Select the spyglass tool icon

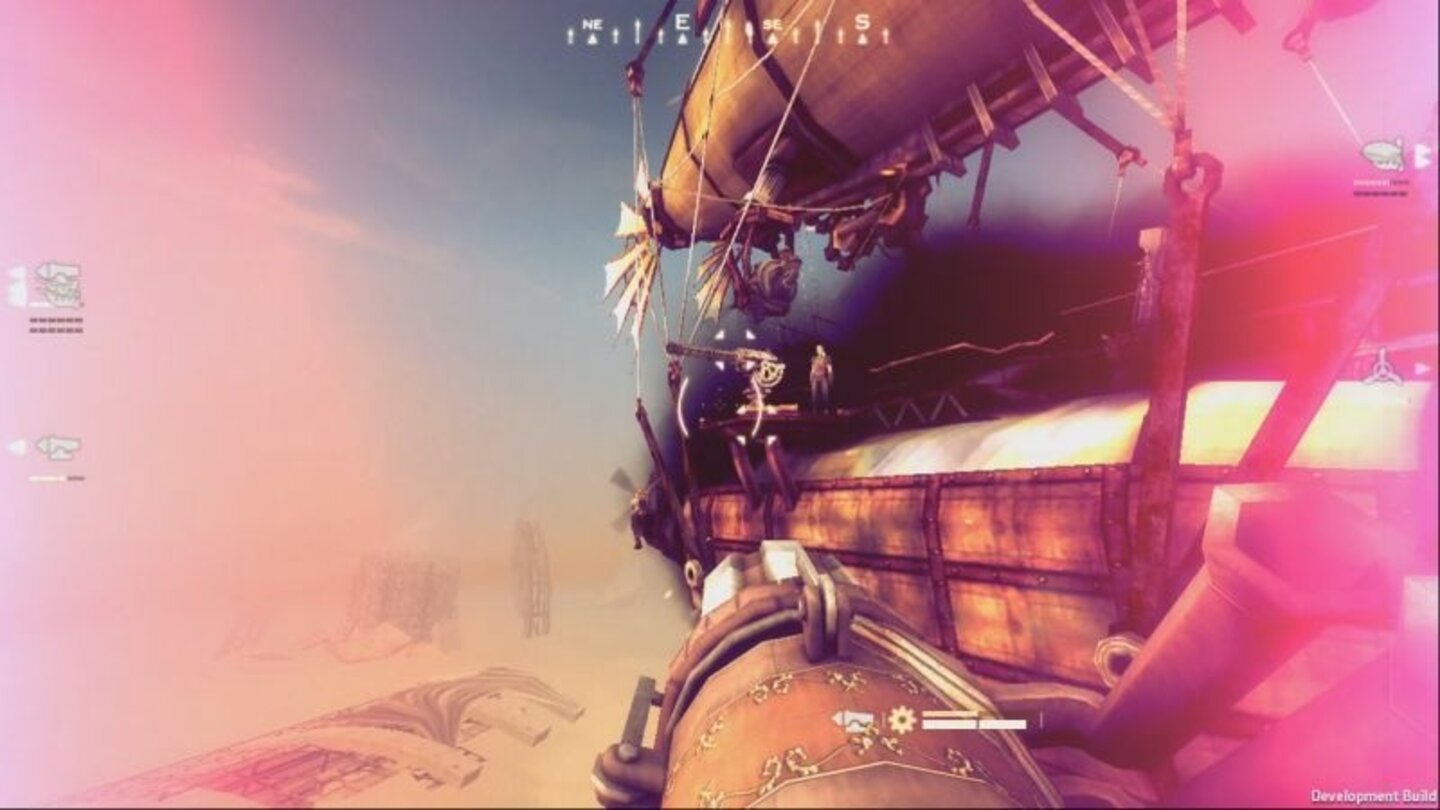tap(855, 718)
